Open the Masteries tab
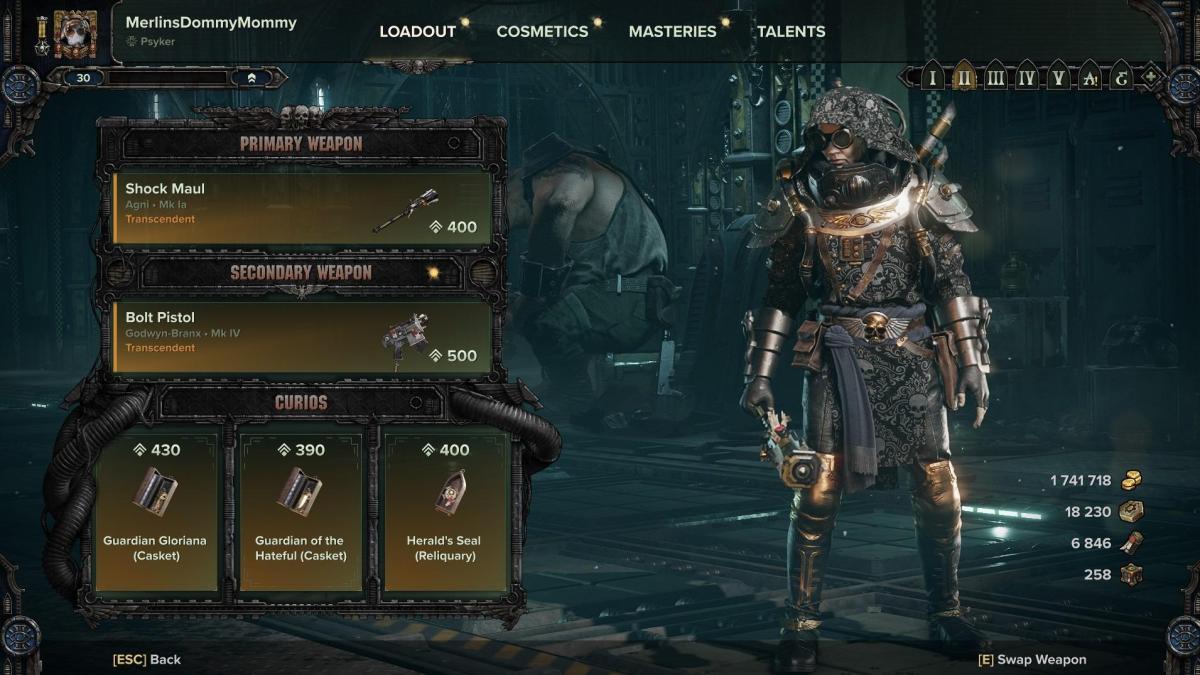 click(x=672, y=31)
